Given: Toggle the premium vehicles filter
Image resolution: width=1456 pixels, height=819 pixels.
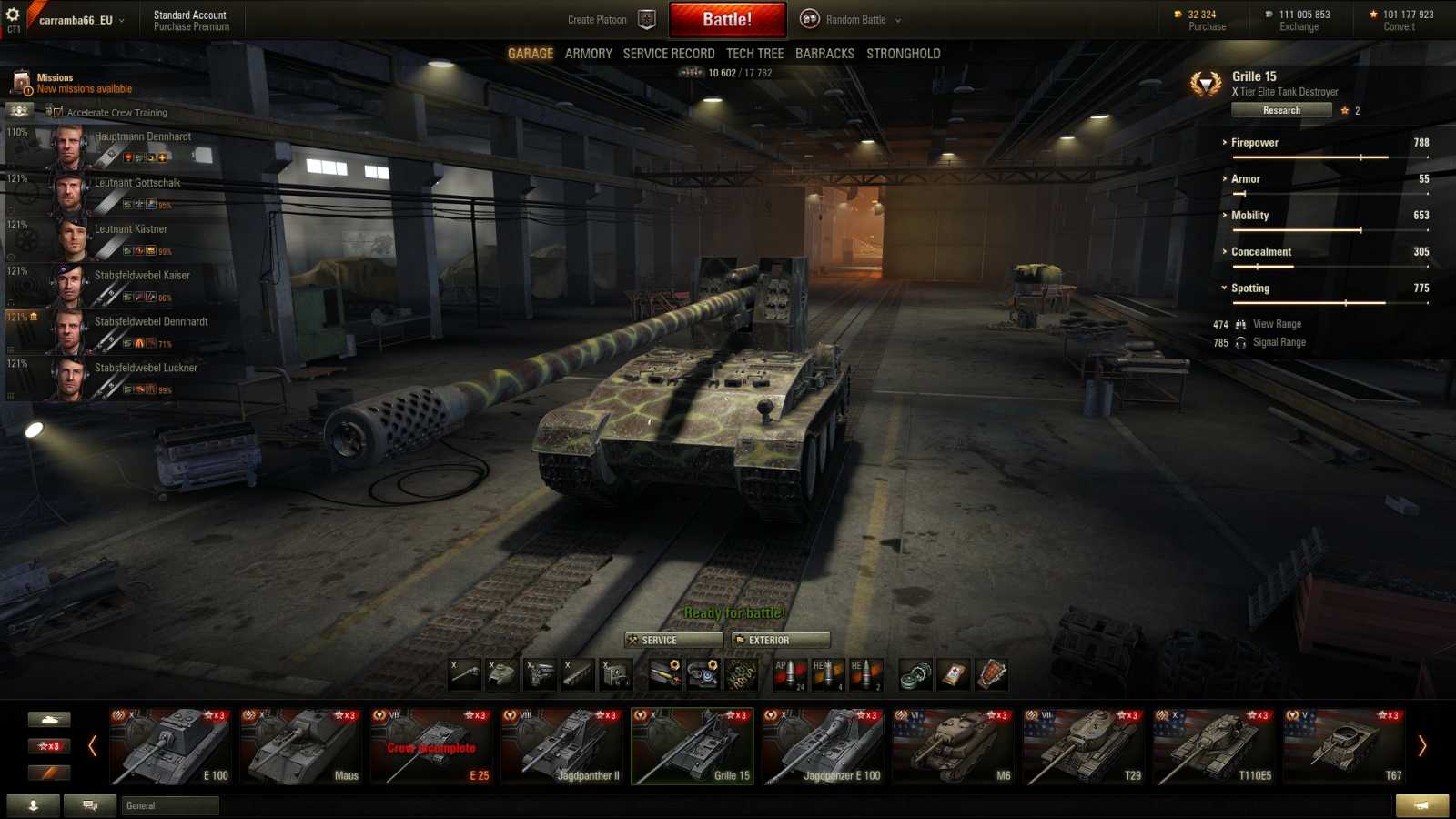Looking at the screenshot, I should [x=50, y=772].
